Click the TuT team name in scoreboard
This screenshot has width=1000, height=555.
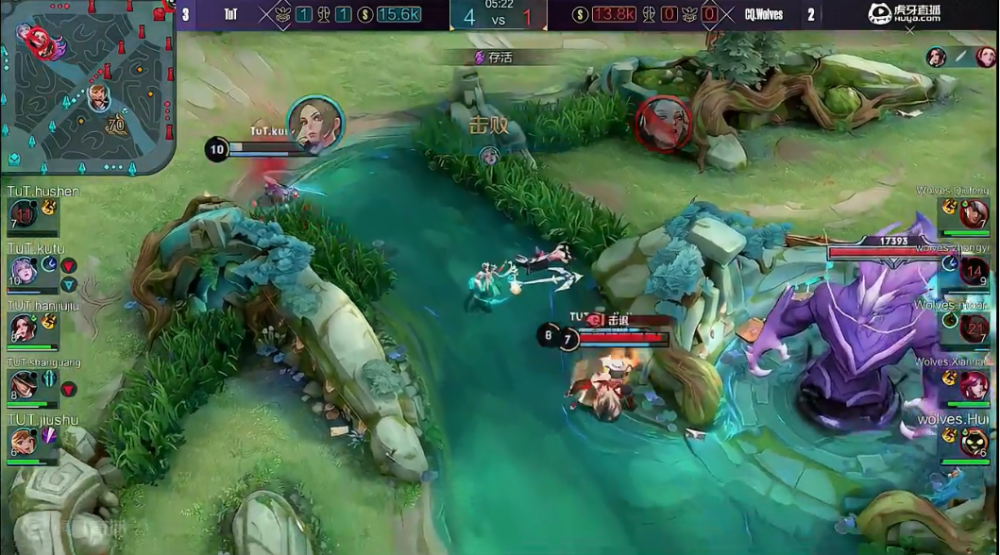coord(231,14)
